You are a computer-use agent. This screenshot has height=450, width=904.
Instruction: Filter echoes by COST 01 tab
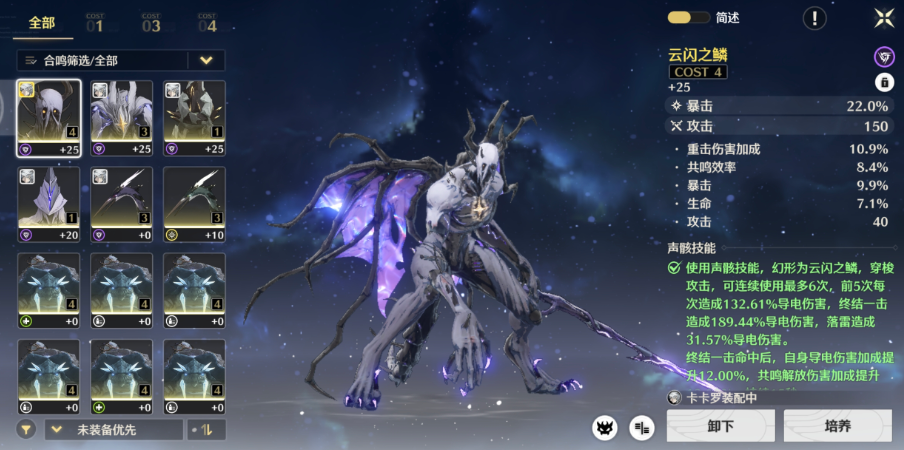pyautogui.click(x=95, y=23)
